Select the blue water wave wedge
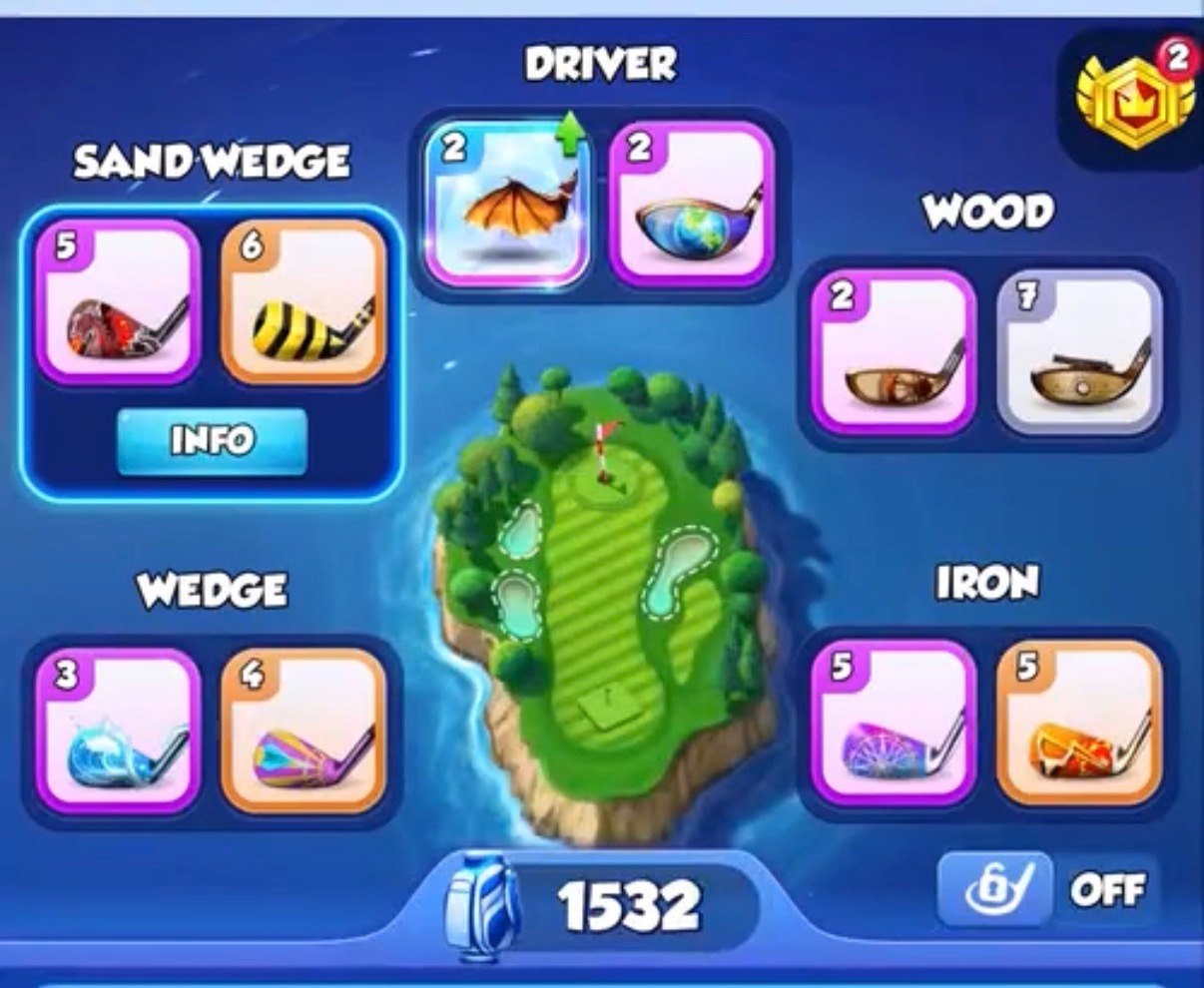Viewport: 1204px width, 988px height. (x=118, y=731)
